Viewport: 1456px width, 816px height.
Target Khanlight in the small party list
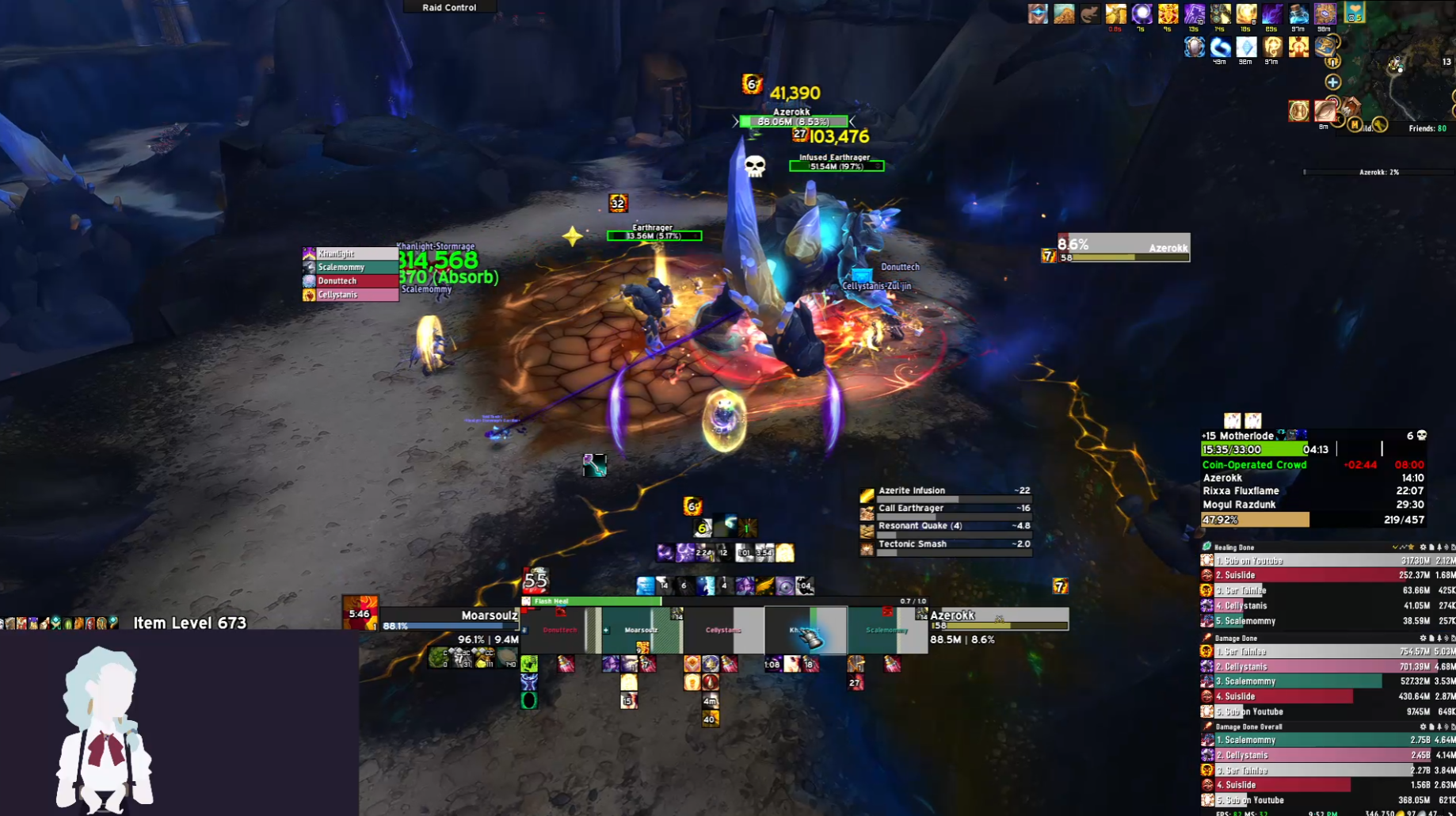pos(350,254)
